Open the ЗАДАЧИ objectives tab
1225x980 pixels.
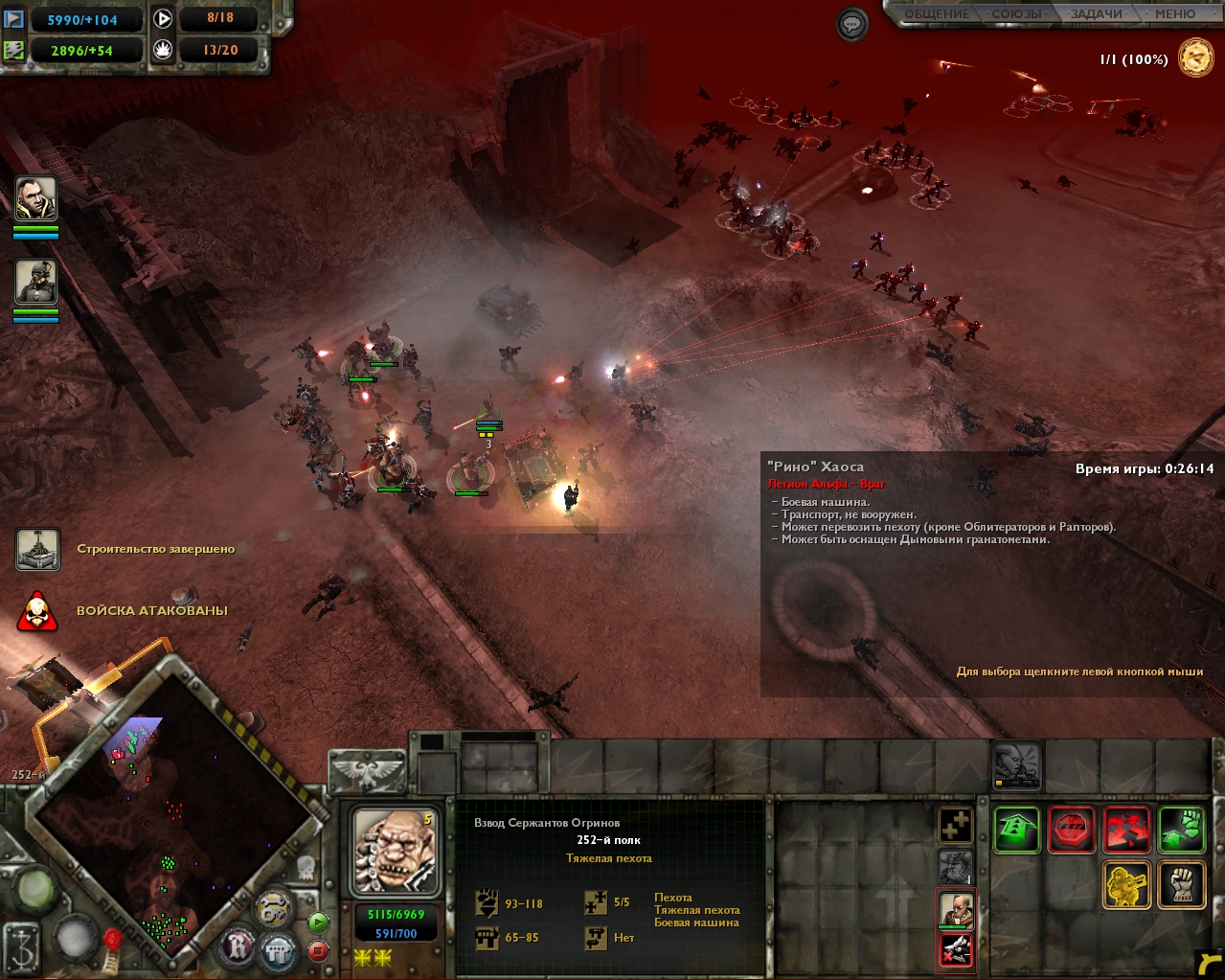tap(1097, 14)
